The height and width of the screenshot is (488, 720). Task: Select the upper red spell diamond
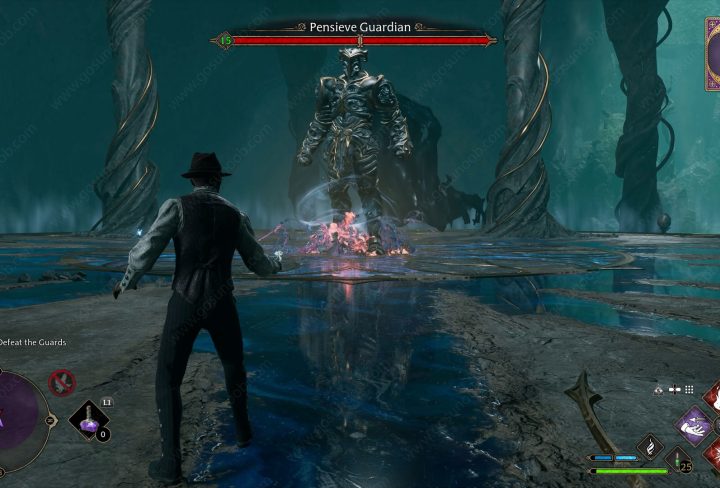tap(712, 396)
